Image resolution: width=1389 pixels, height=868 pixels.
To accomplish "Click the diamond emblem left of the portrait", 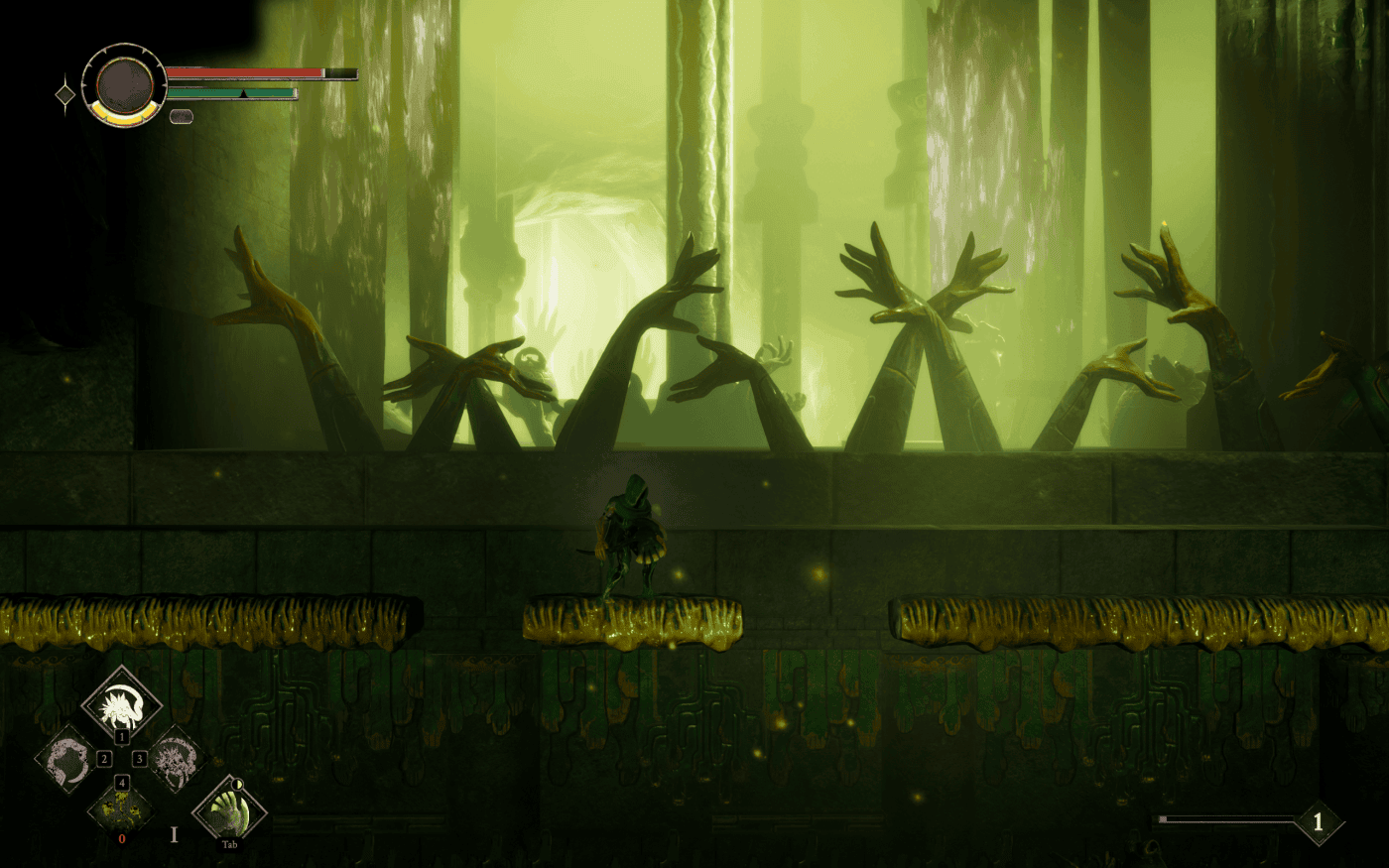I will point(64,93).
